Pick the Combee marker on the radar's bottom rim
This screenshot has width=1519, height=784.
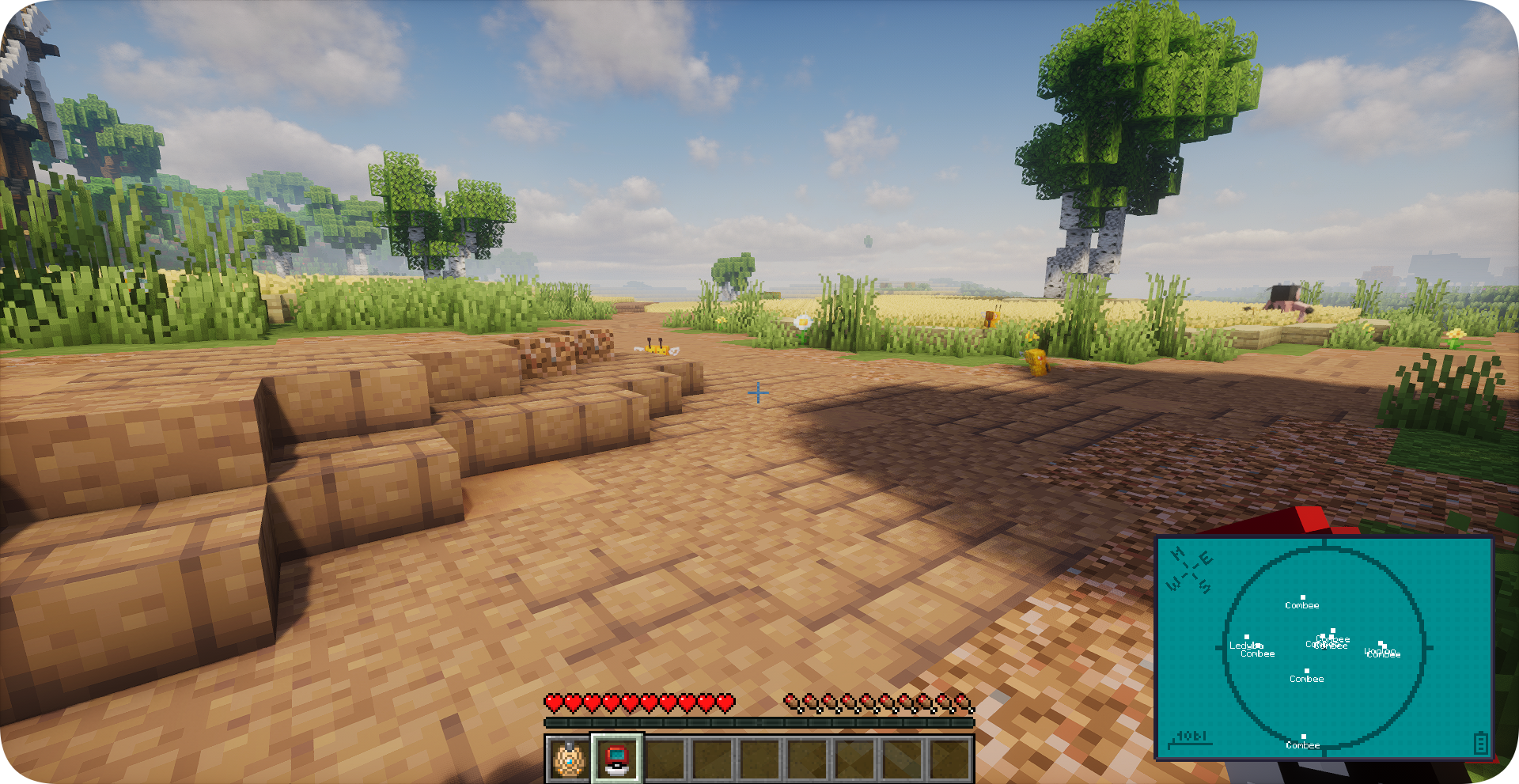tap(1303, 738)
